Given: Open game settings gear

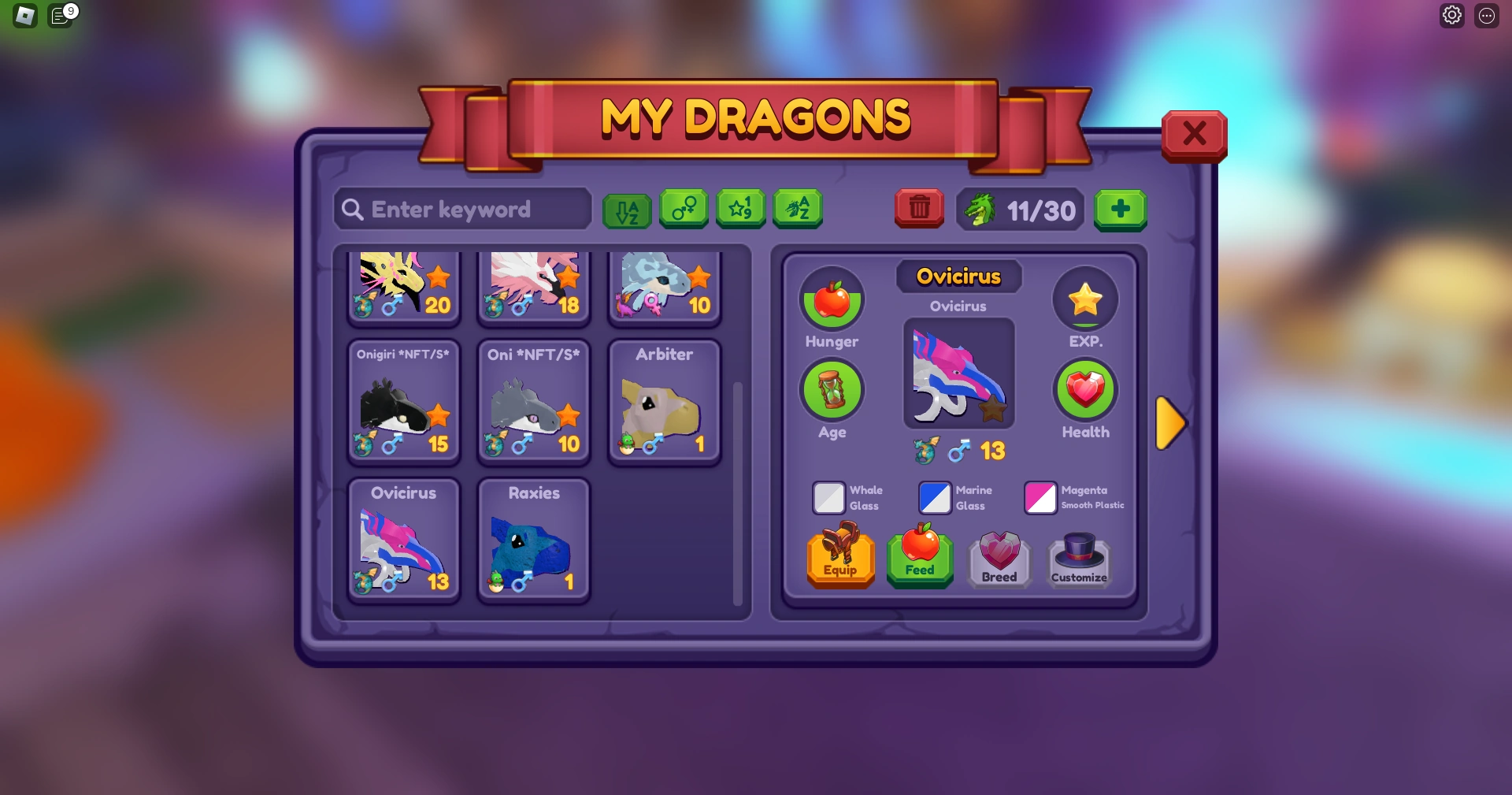Looking at the screenshot, I should coord(1452,14).
